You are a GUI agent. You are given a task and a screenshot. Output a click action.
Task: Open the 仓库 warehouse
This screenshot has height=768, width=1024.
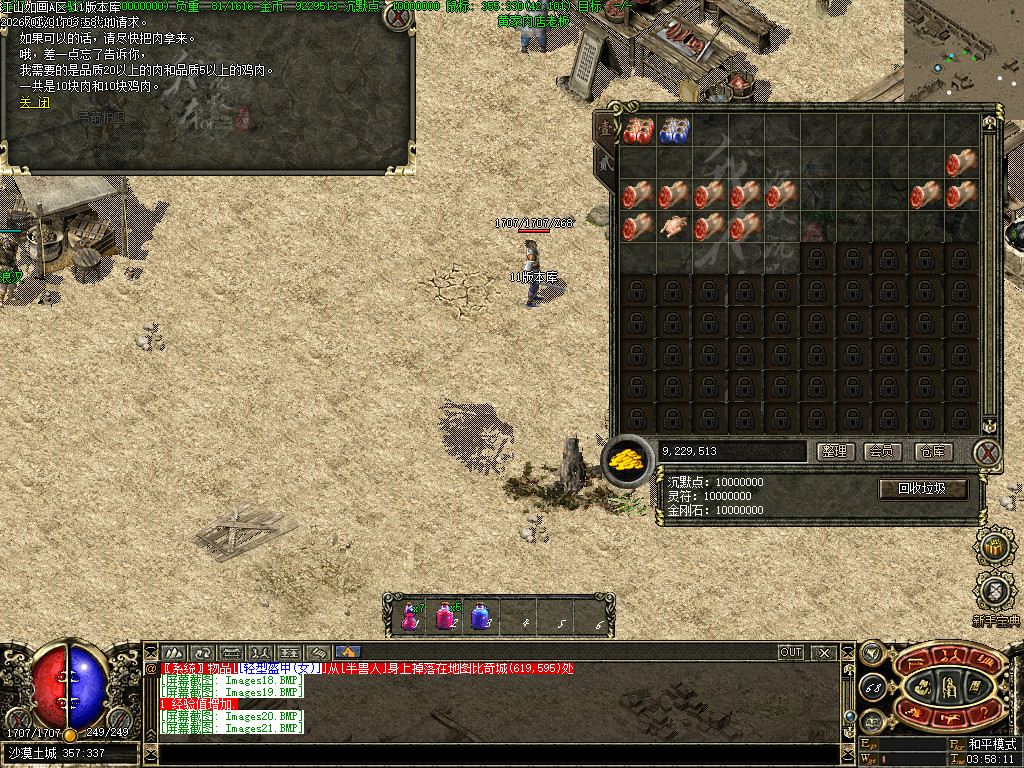click(933, 452)
